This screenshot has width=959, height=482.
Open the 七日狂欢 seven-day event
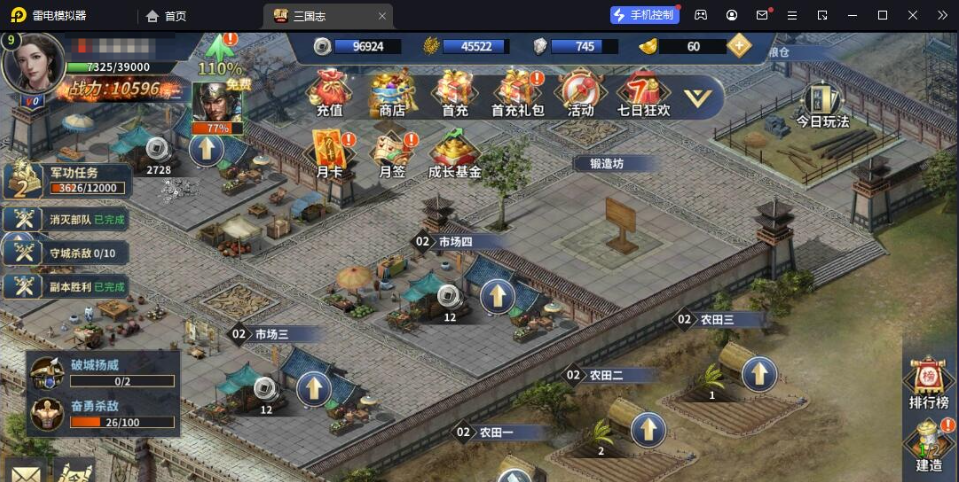pos(643,93)
